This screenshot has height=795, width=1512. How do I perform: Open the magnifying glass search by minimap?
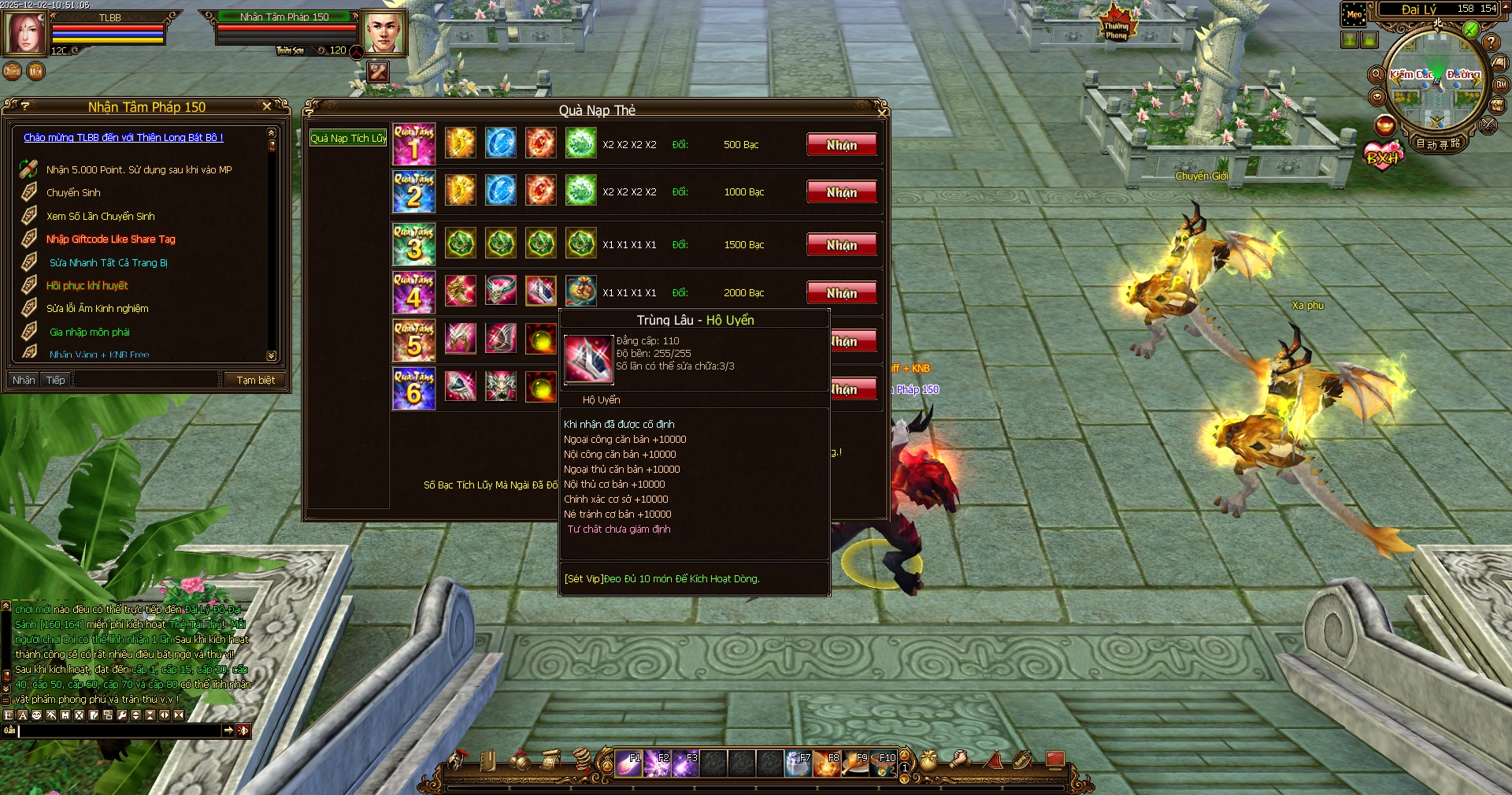pyautogui.click(x=1377, y=74)
